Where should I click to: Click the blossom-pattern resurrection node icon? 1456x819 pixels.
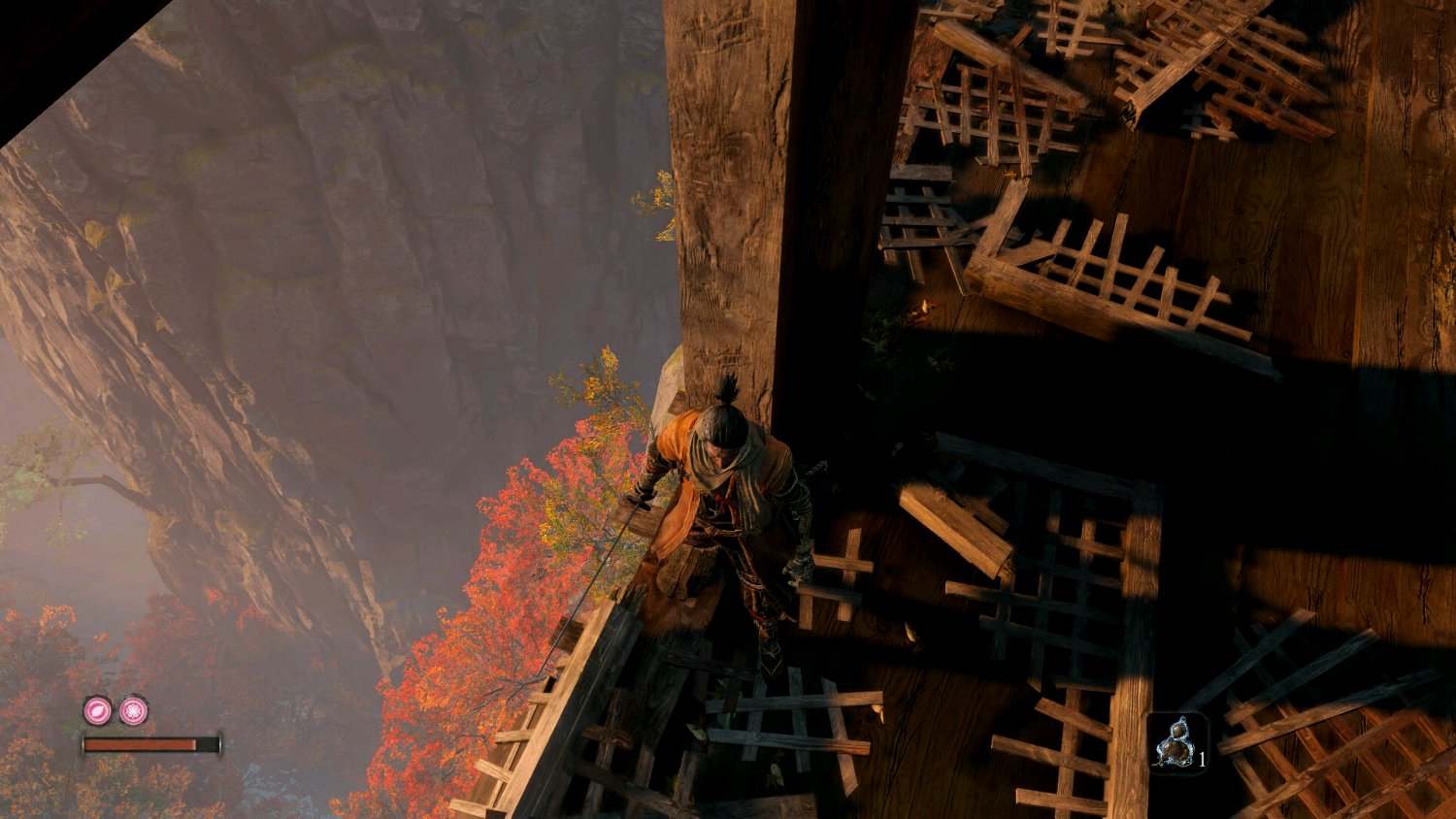pyautogui.click(x=134, y=711)
